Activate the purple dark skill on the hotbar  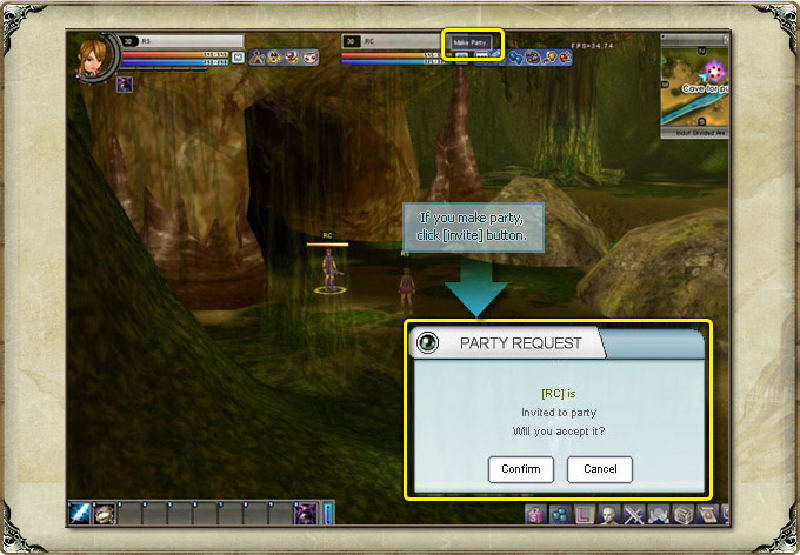click(305, 513)
